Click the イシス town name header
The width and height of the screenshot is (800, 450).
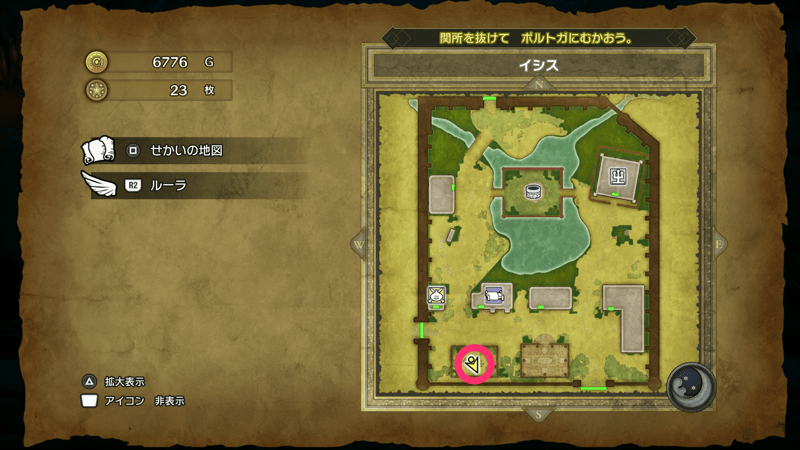(539, 67)
